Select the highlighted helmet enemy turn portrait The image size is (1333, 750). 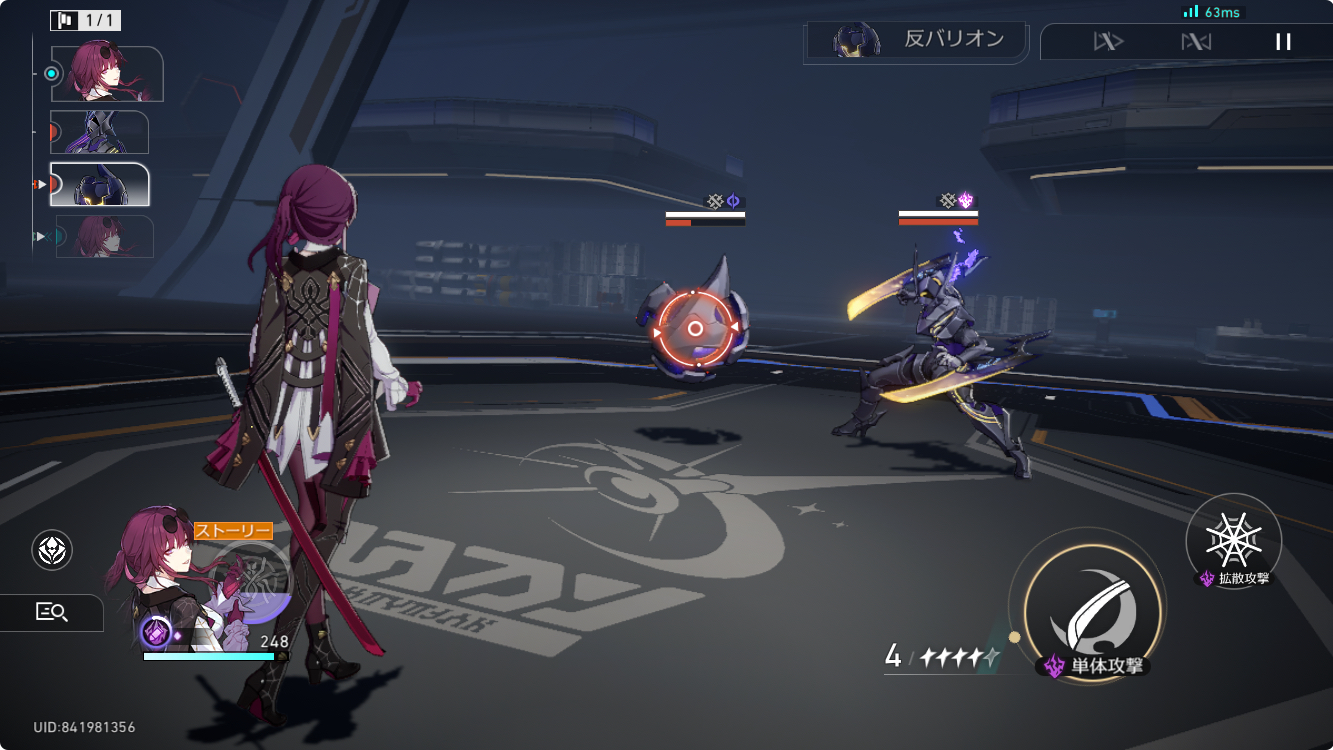click(99, 184)
